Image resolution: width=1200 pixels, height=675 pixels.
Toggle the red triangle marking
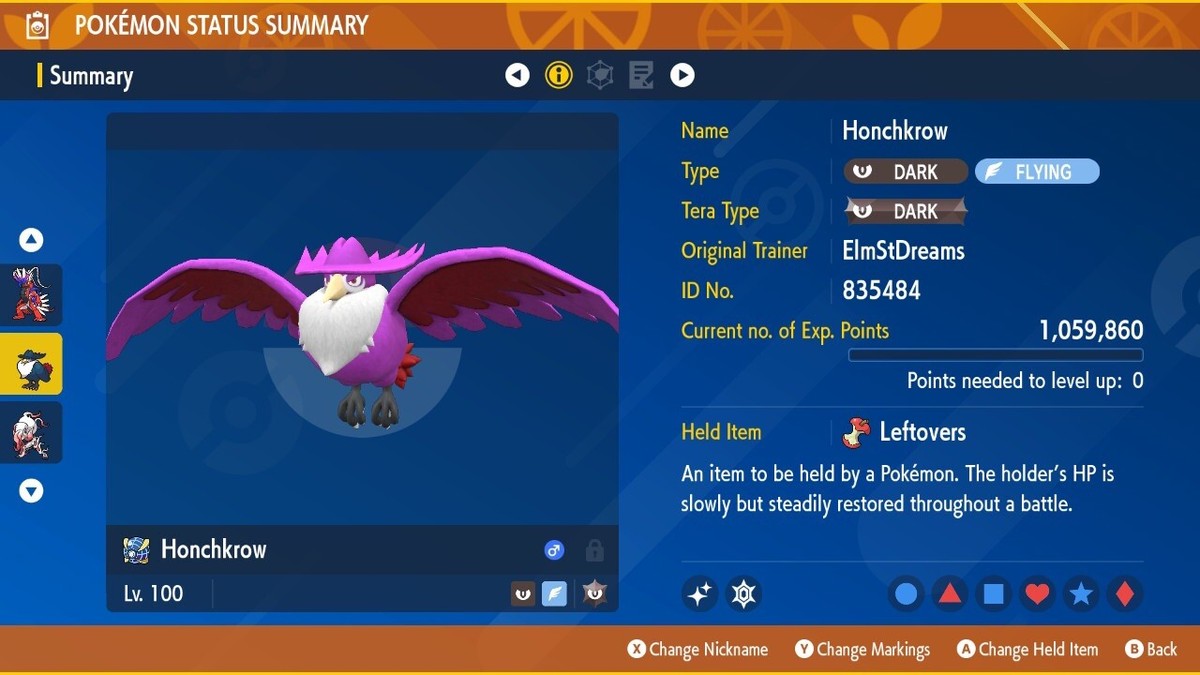coord(949,594)
